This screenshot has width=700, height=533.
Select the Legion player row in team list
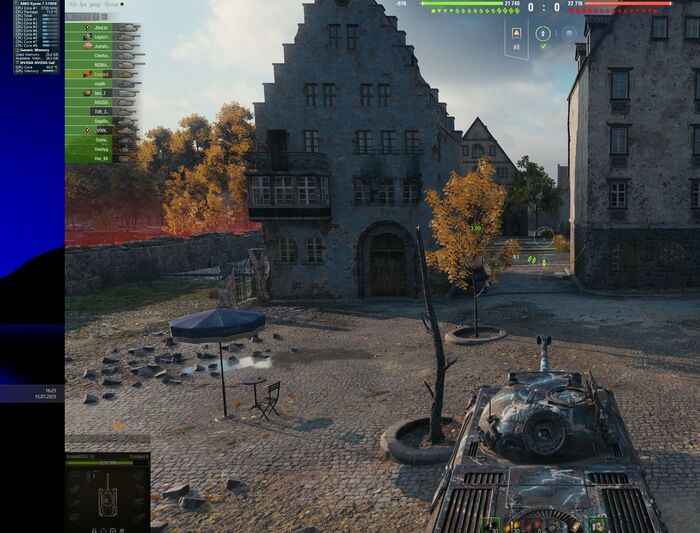click(102, 36)
